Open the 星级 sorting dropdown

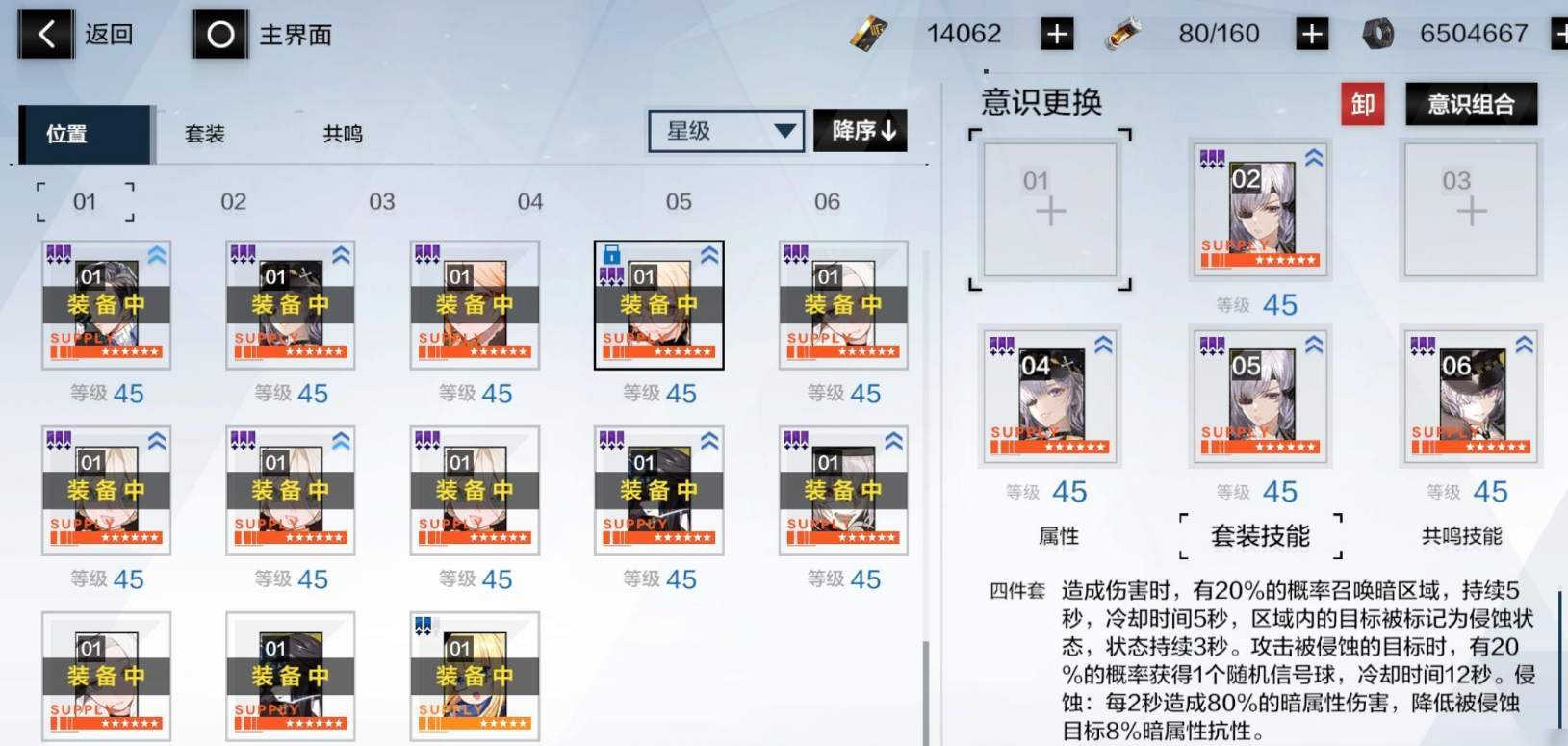[x=725, y=131]
